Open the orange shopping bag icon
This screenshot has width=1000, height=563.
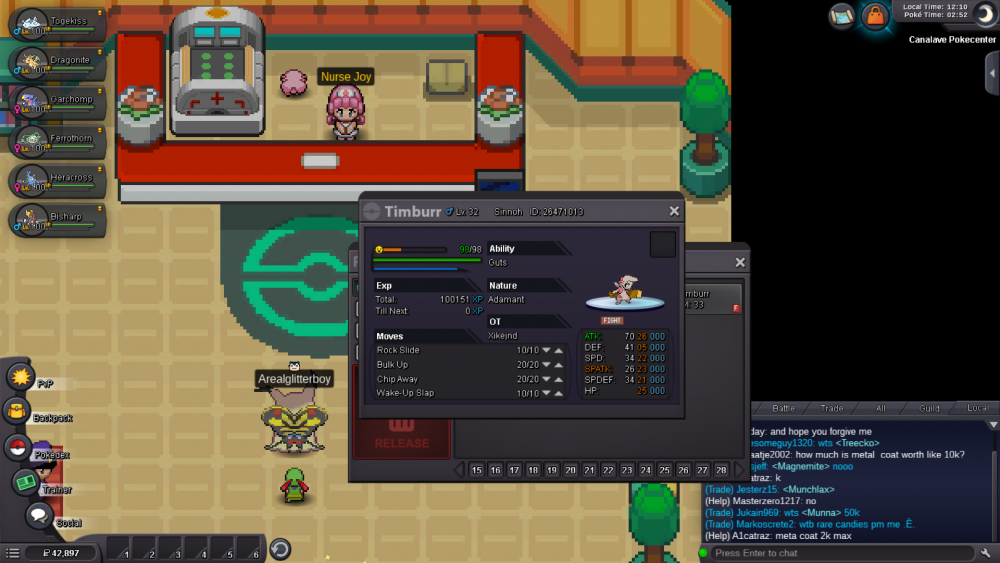(876, 15)
